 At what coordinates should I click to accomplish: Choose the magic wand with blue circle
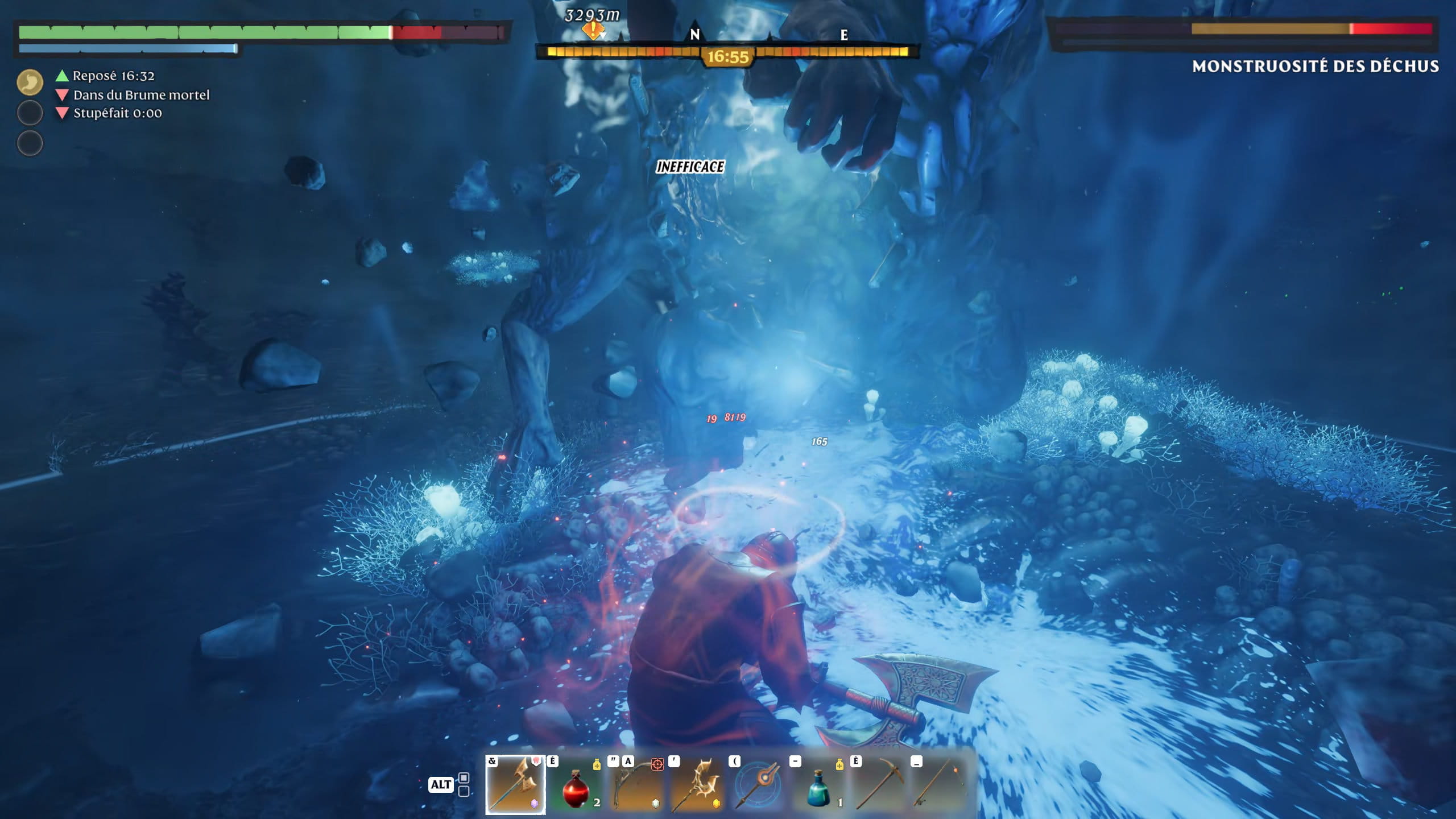point(758,785)
